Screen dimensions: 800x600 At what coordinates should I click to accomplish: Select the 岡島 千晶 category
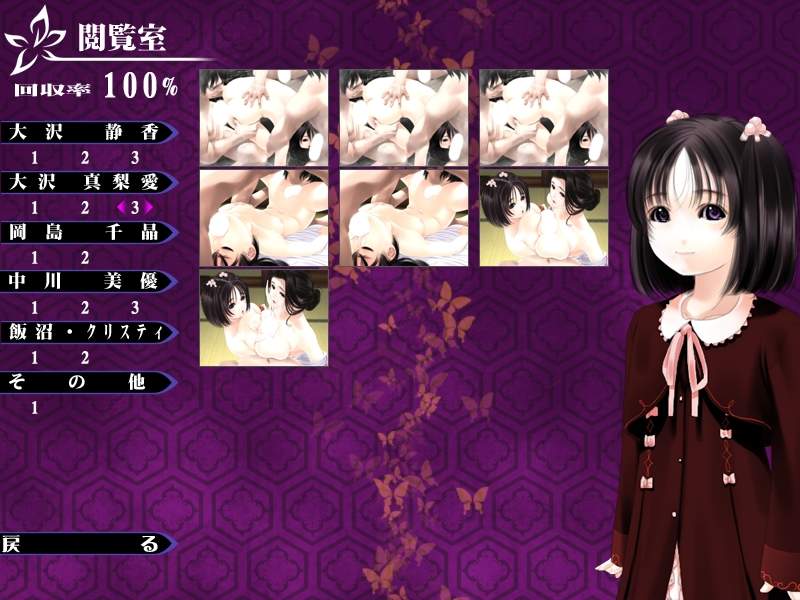[x=85, y=232]
